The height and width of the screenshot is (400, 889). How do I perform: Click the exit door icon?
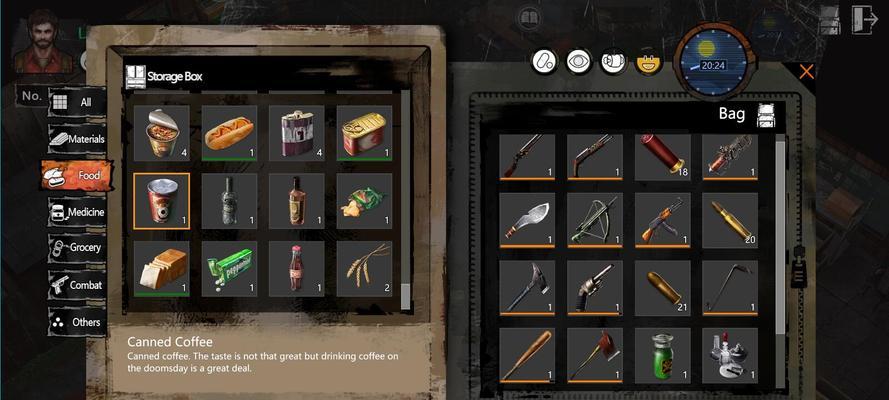863,20
